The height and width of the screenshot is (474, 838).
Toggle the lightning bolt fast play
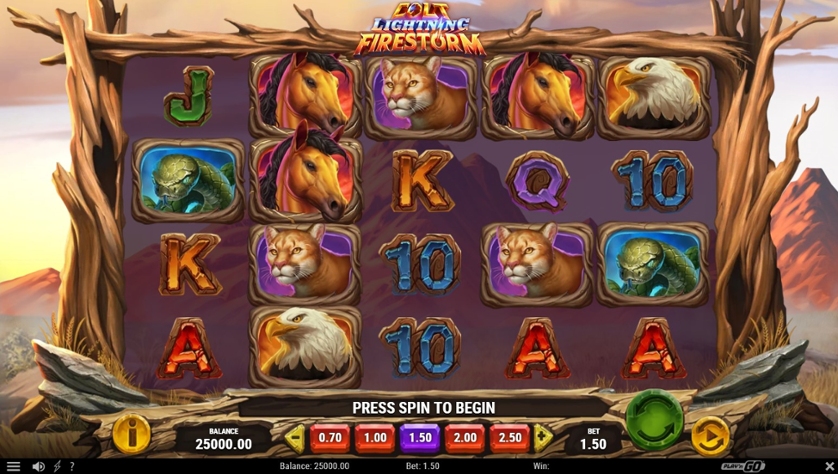(57, 466)
